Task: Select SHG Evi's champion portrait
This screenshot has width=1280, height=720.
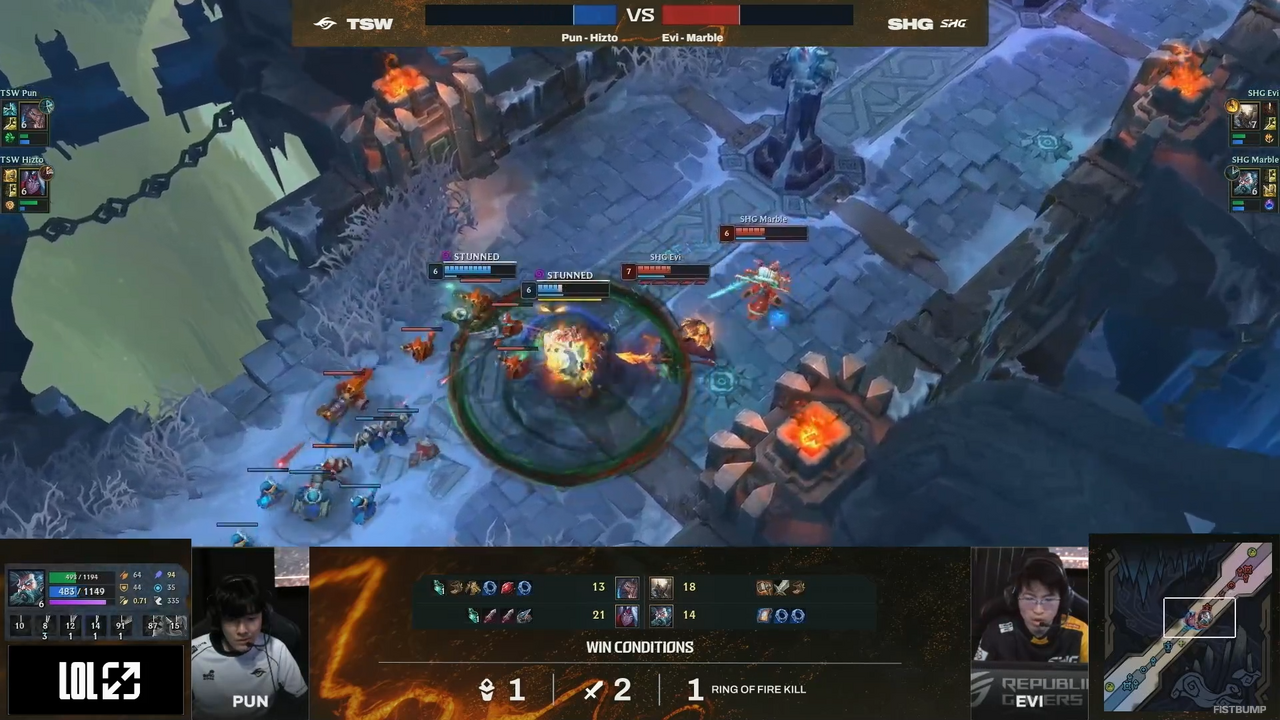Action: 1245,117
